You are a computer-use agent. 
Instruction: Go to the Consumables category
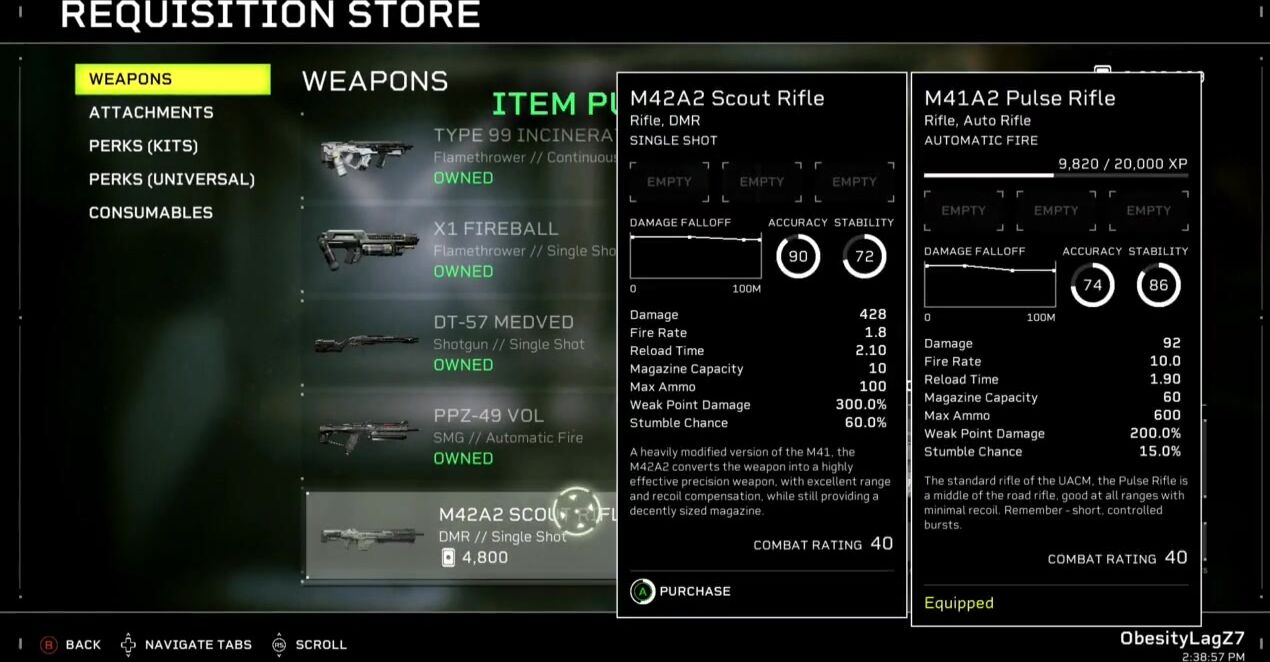point(150,213)
